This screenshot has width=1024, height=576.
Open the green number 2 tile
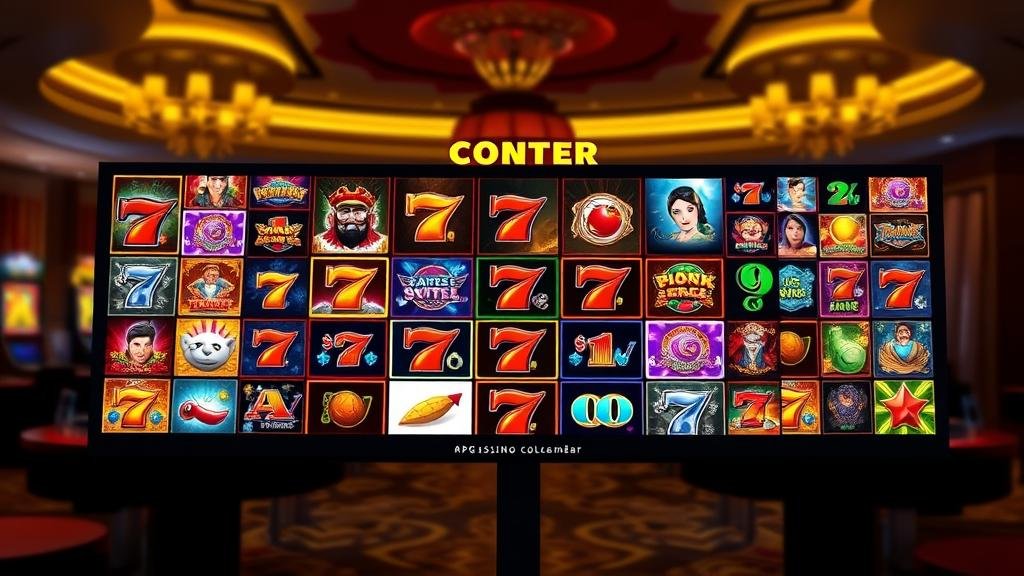(842, 193)
